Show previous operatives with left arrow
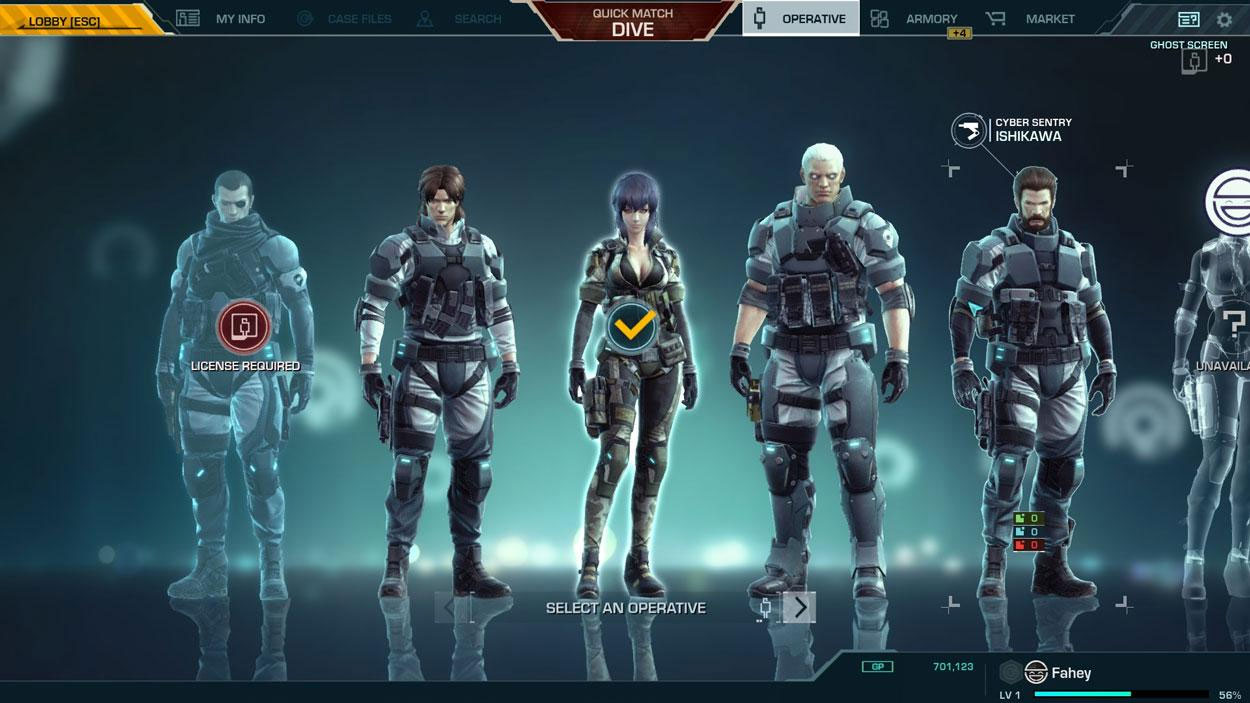 (450, 607)
